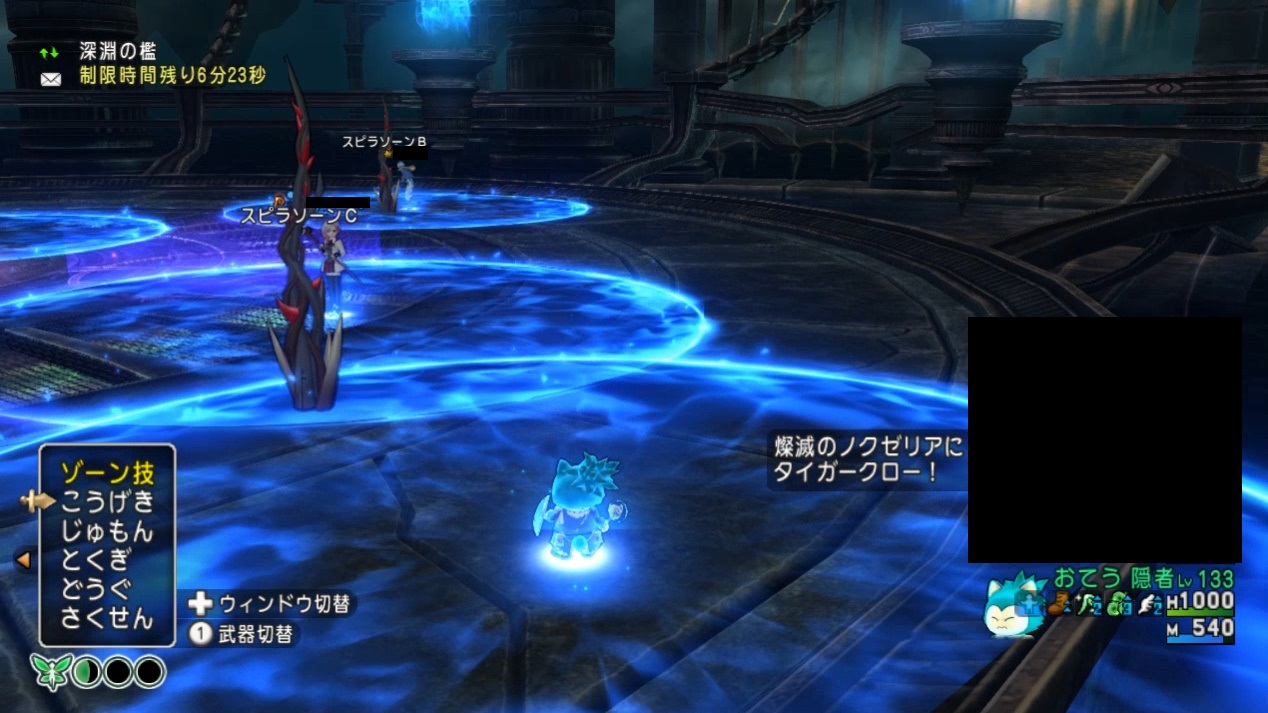The image size is (1268, 713).
Task: Select the ゾーン技 command
Action: (x=107, y=473)
